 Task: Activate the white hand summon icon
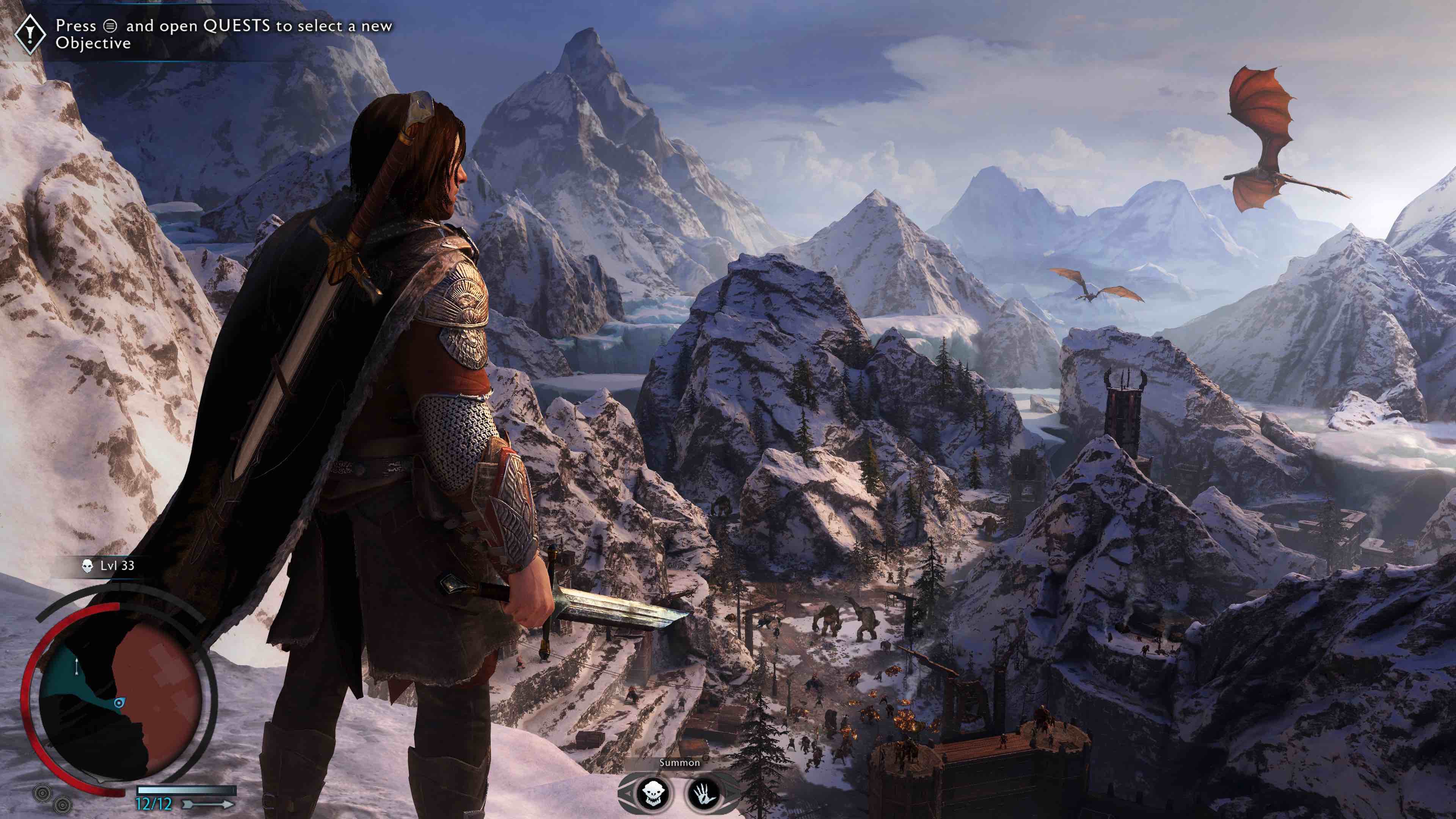(704, 793)
